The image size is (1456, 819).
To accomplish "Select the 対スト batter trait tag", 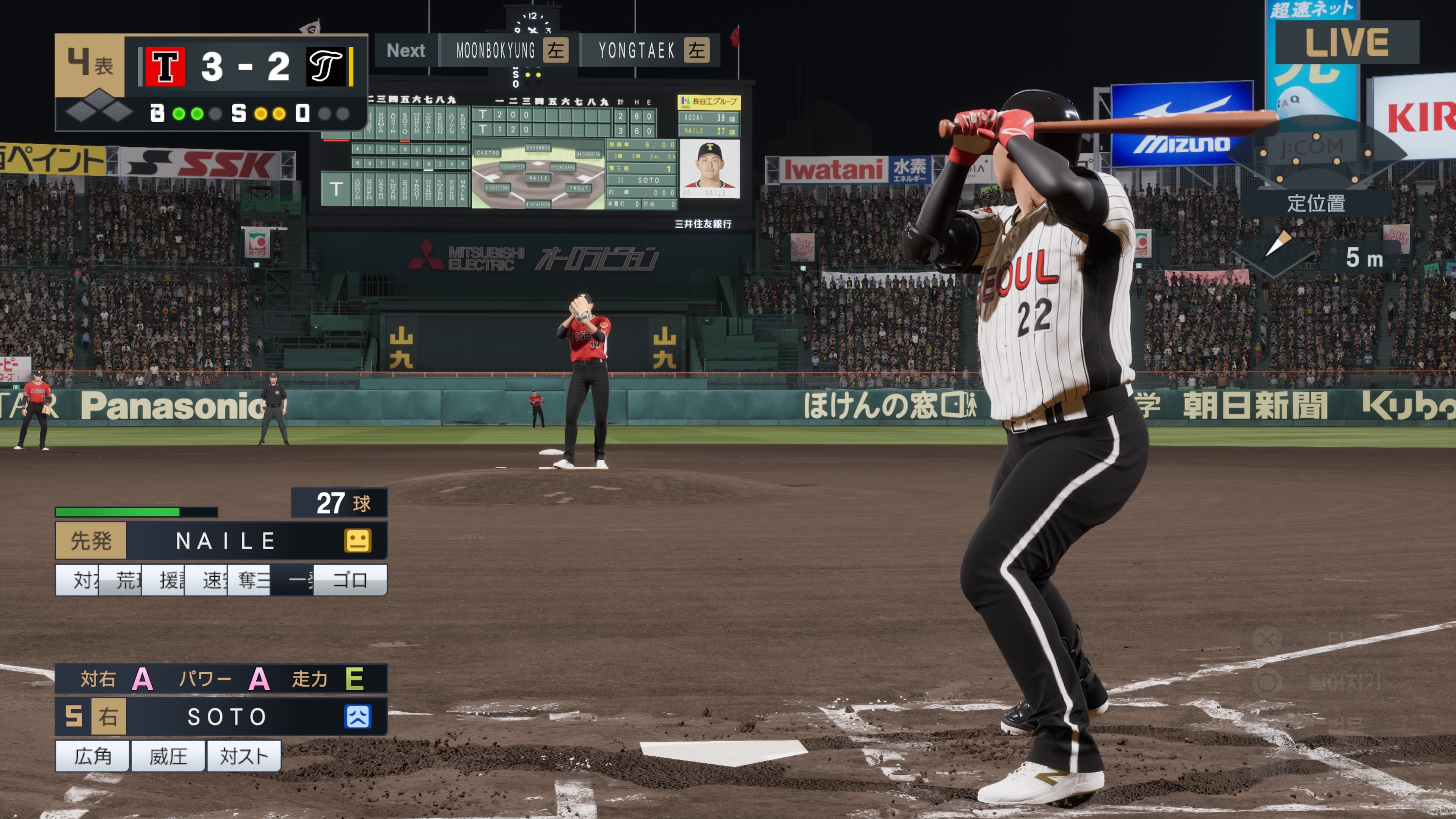I will [243, 756].
